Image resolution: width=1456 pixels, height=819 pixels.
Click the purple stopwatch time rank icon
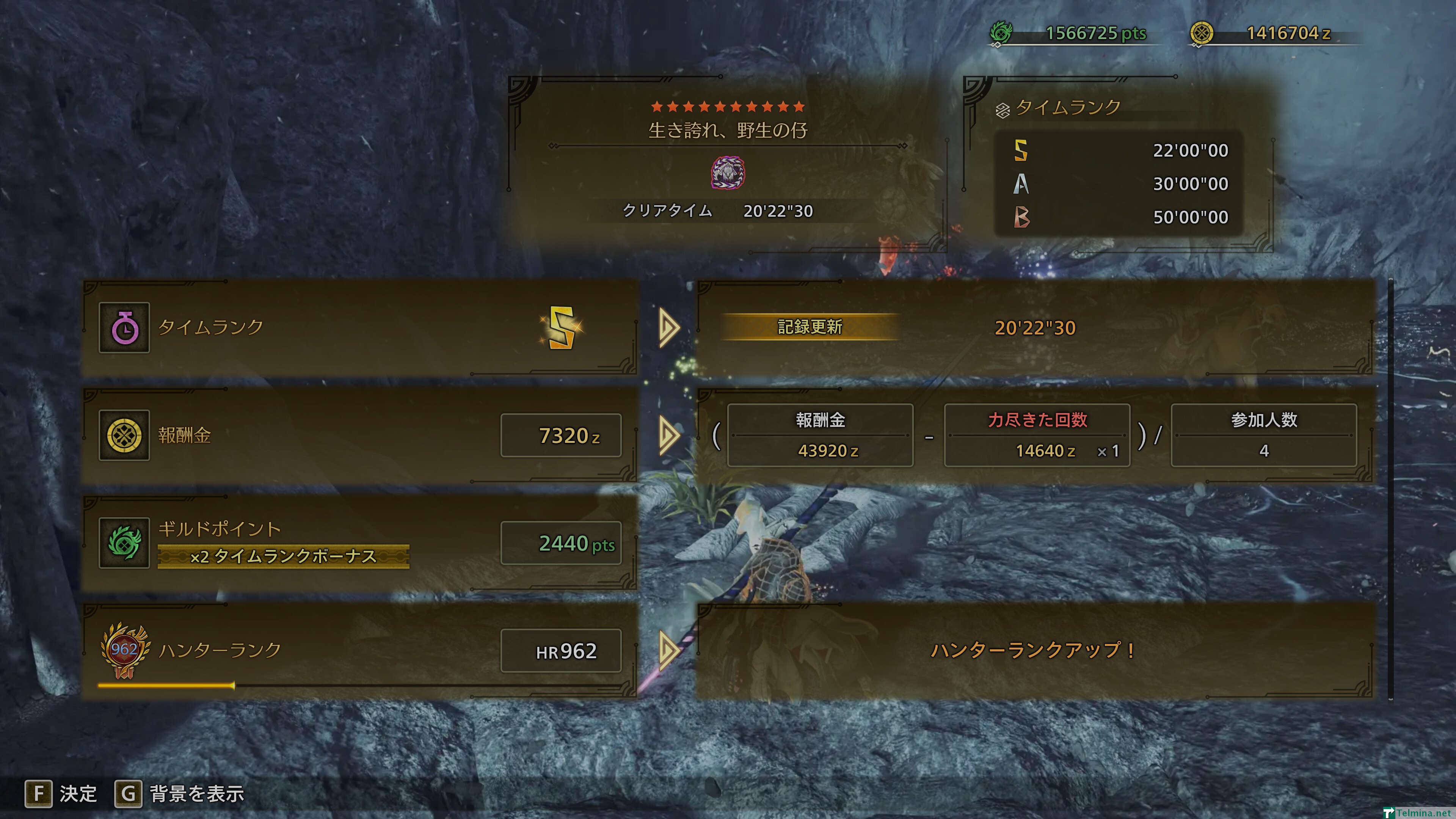(124, 327)
